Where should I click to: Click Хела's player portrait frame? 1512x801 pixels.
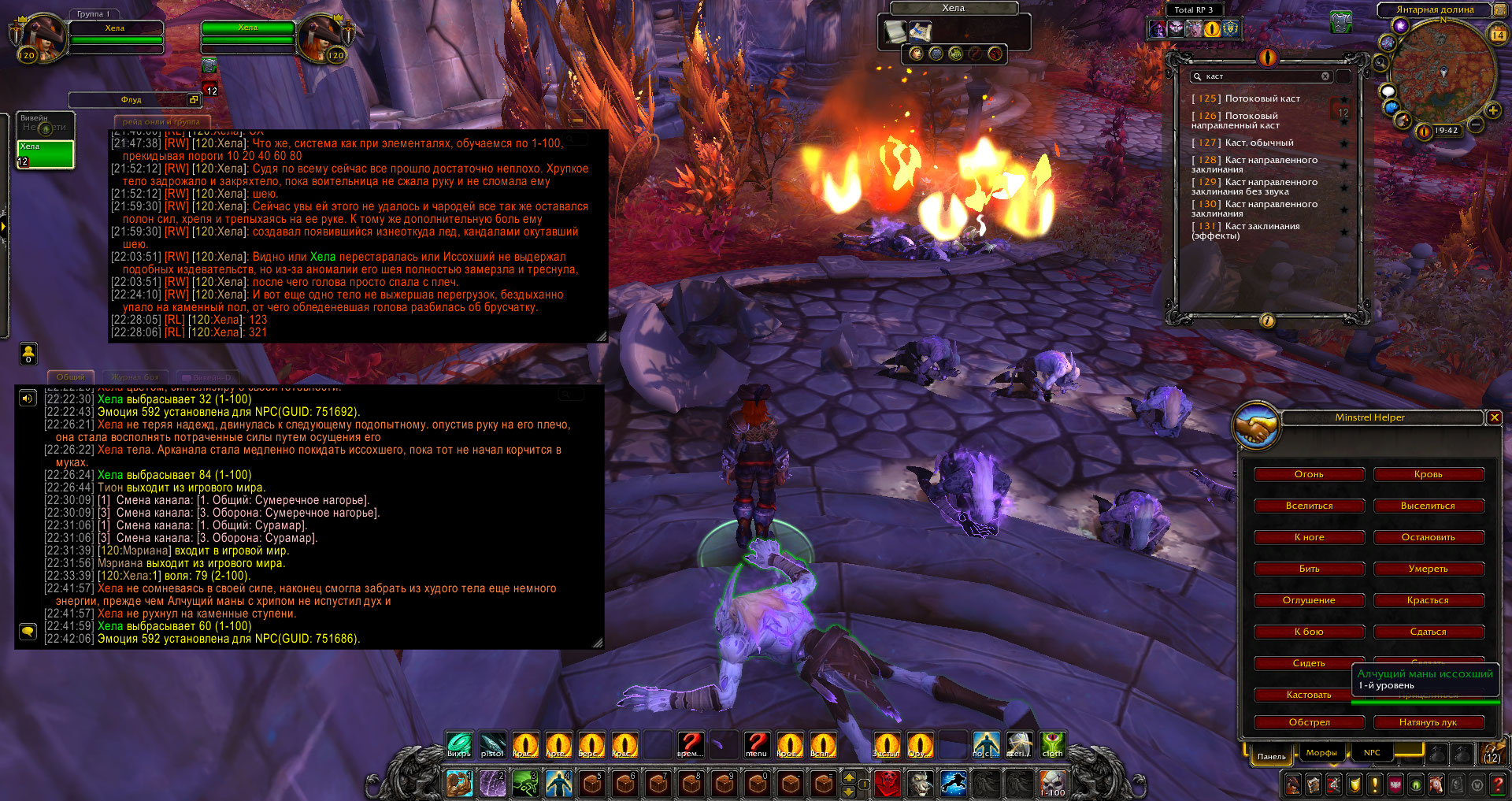pos(43,38)
